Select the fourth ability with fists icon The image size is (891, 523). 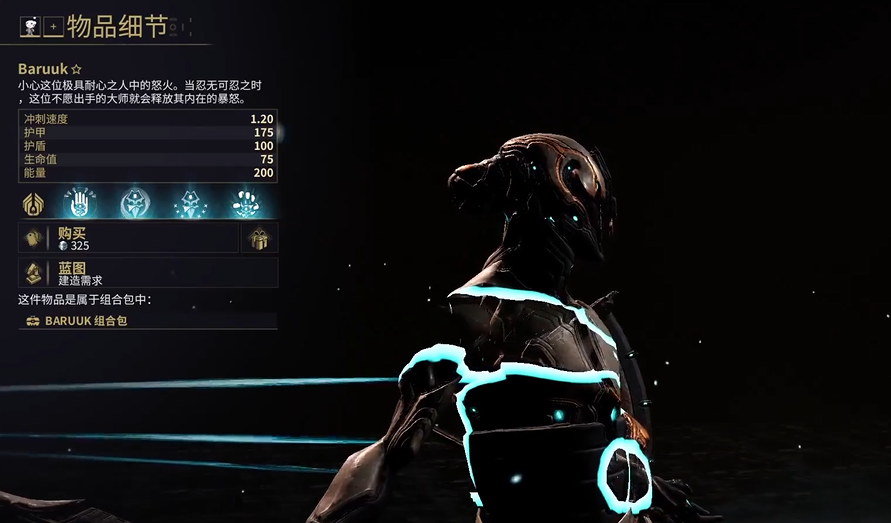point(244,203)
